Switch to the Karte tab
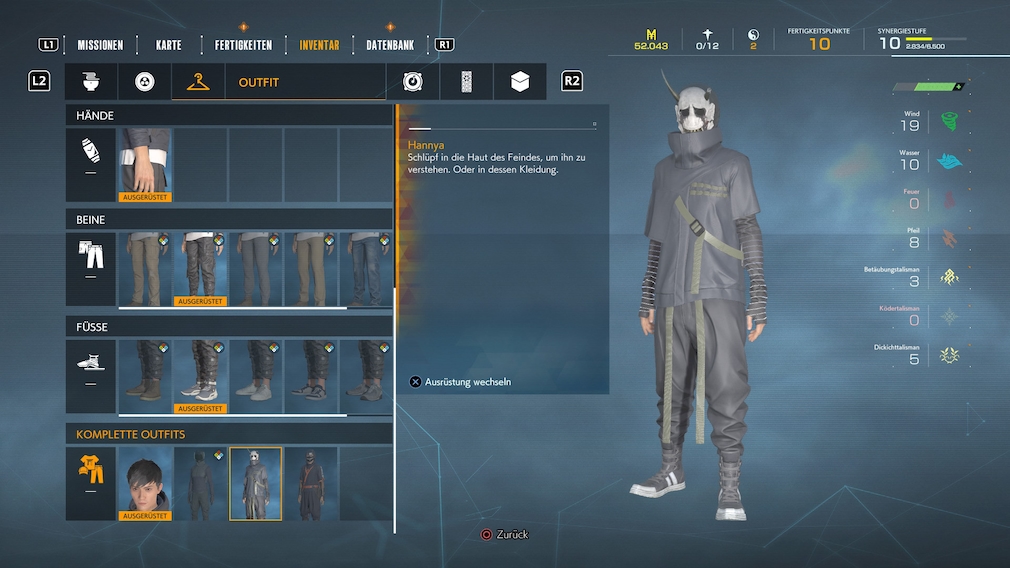This screenshot has height=568, width=1010. 169,45
